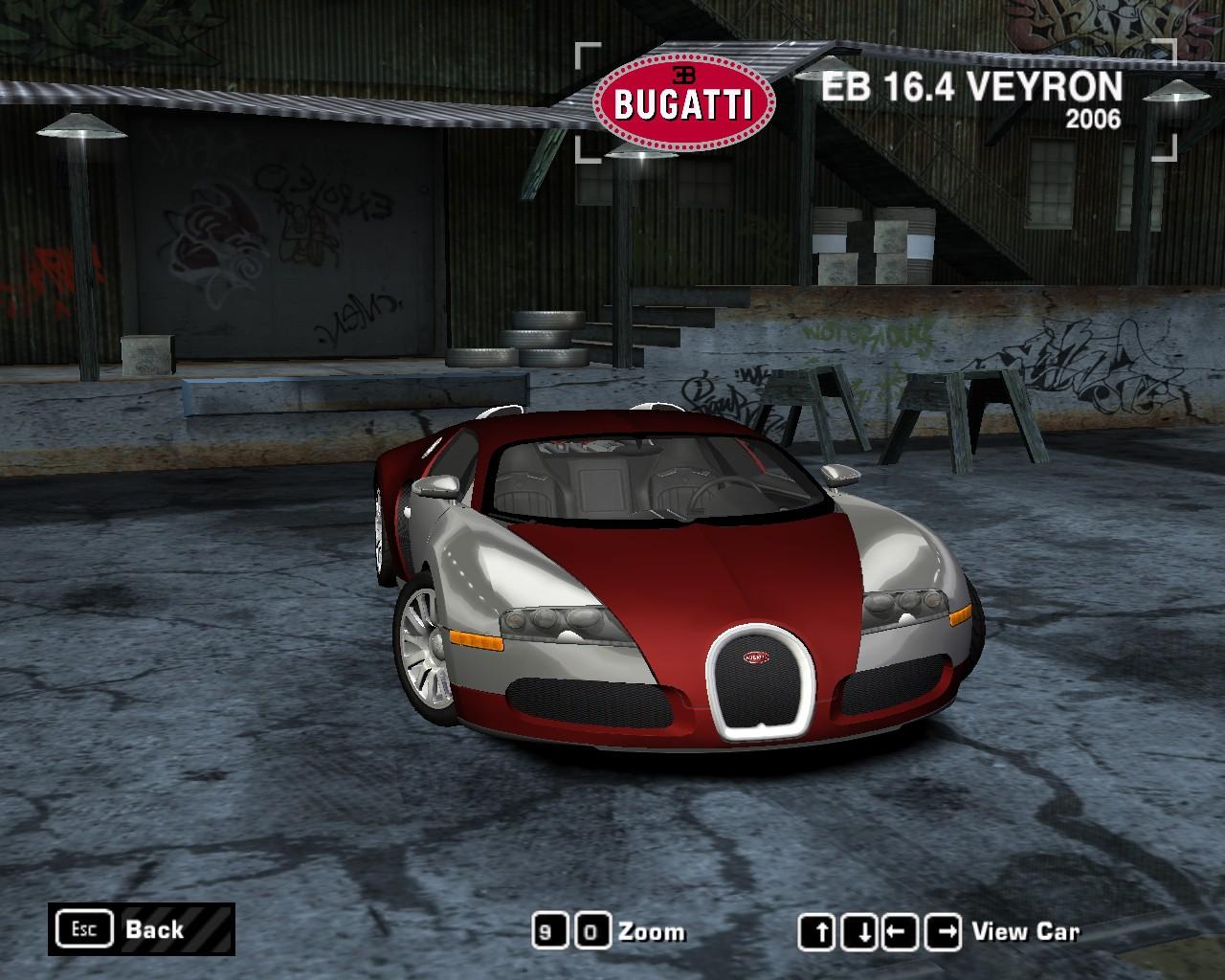Go back using the Back button
The image size is (1225, 980).
point(141,929)
